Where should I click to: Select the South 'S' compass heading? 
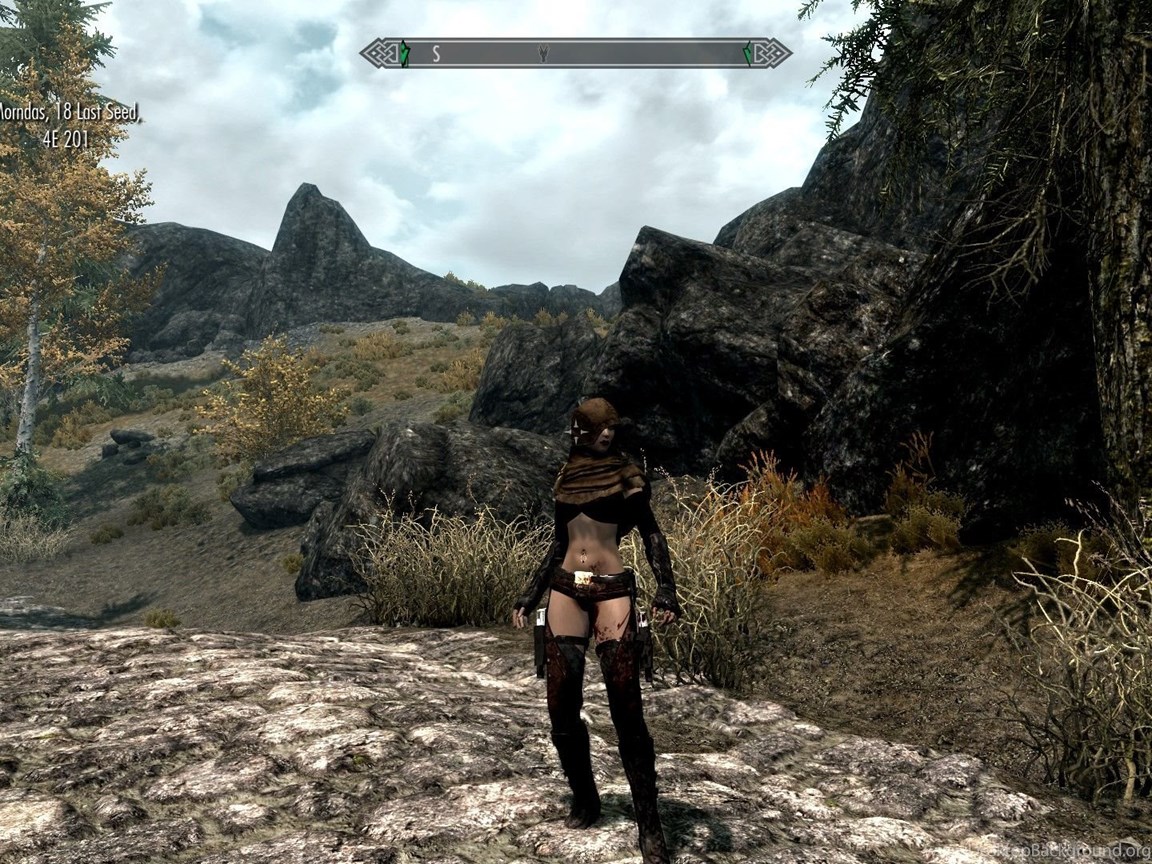tap(436, 54)
